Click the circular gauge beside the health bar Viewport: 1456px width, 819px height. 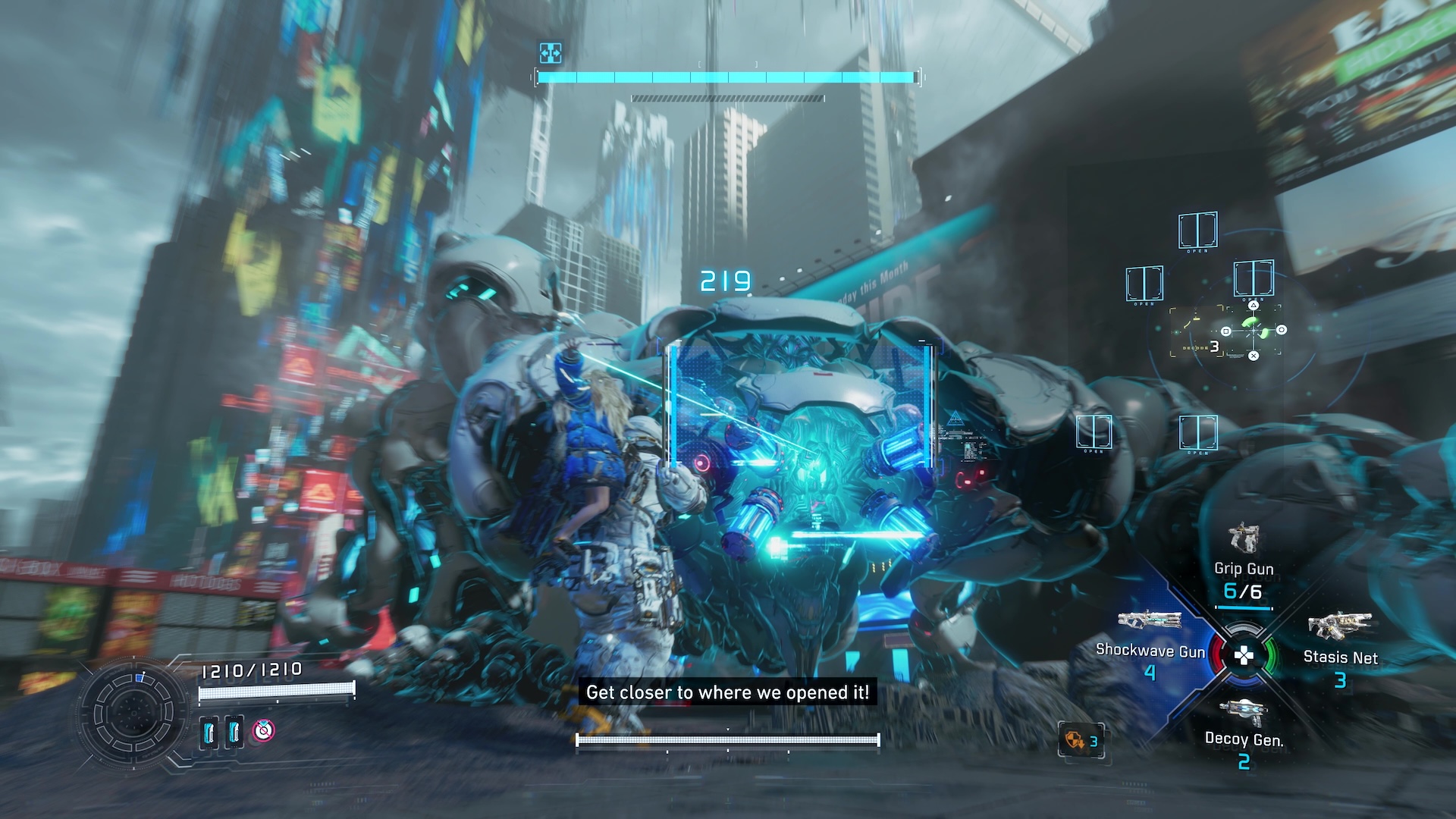tap(133, 713)
